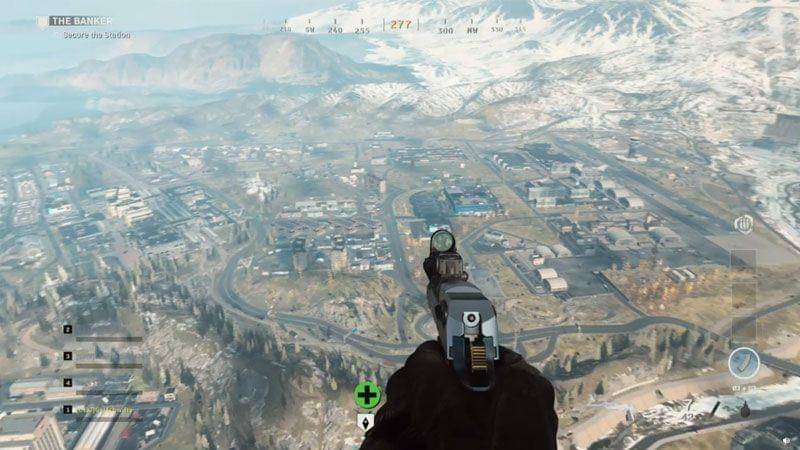Select squad member slot number 2
The width and height of the screenshot is (800, 450).
(x=68, y=329)
